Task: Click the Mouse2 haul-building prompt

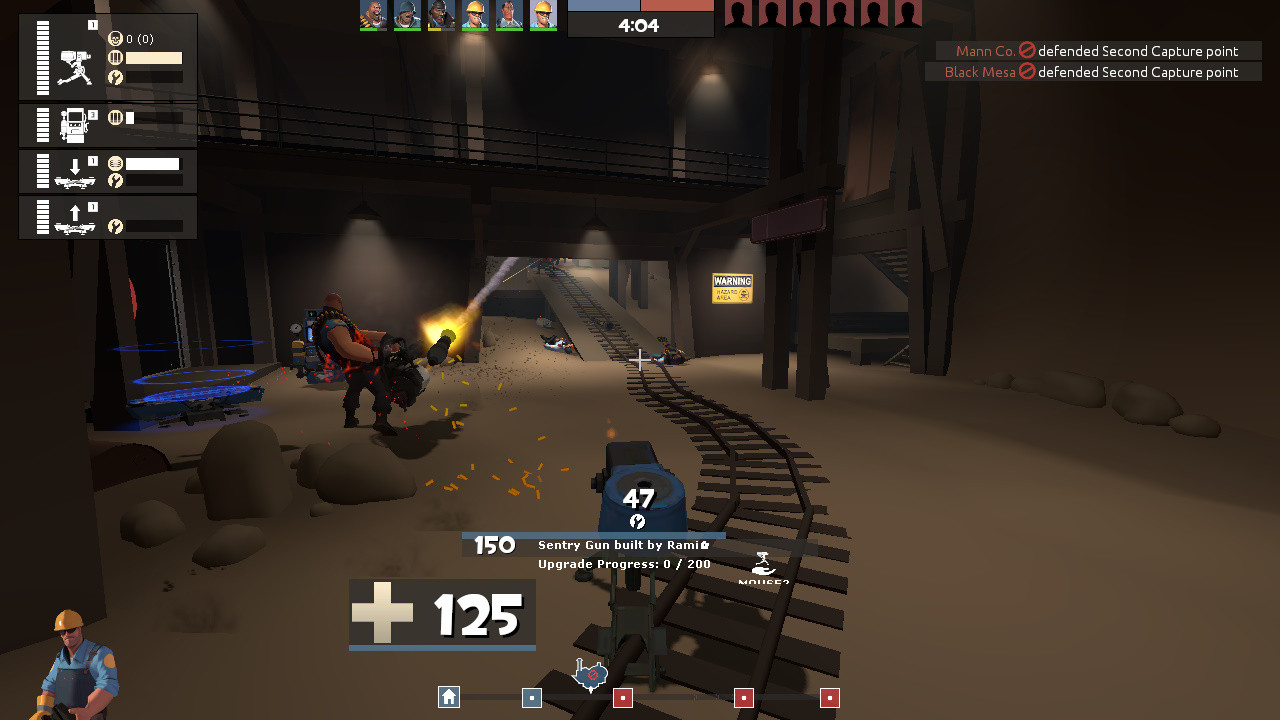Action: 763,572
